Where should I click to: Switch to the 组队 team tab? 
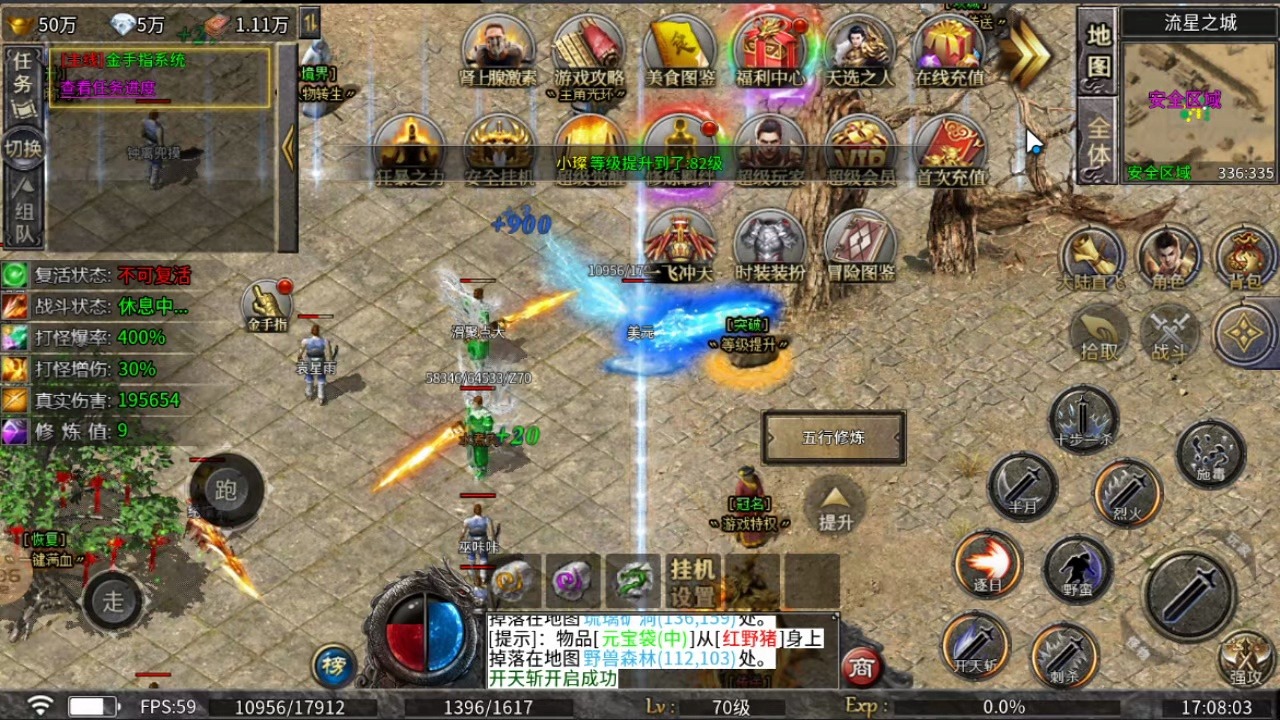tap(23, 208)
